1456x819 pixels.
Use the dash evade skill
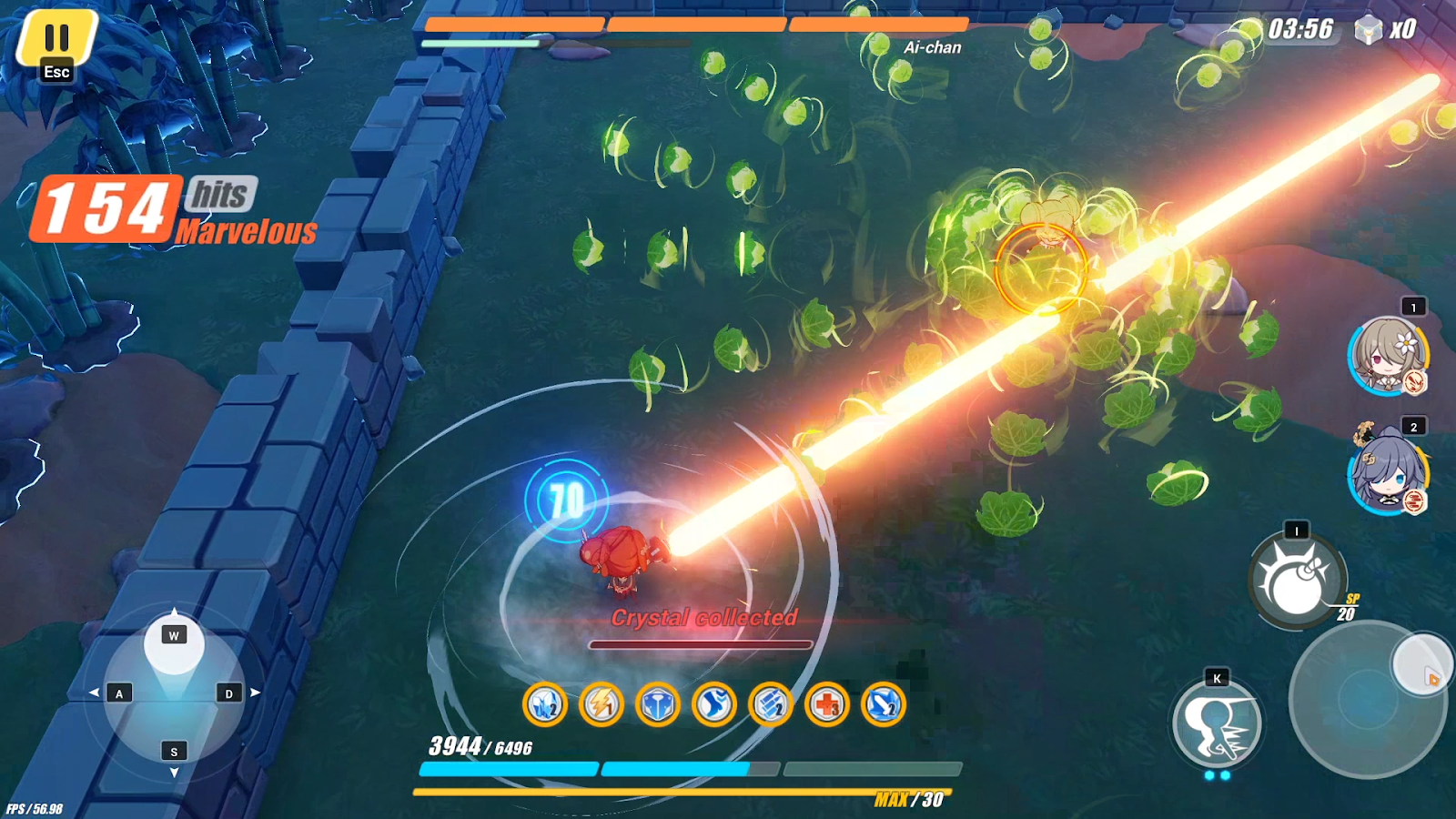(1217, 725)
